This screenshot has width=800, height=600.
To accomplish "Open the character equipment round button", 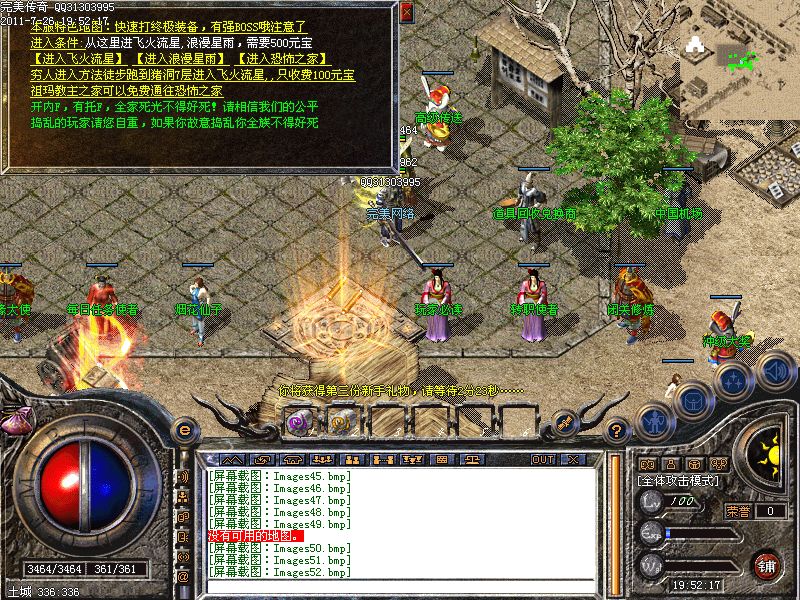I will [x=655, y=420].
